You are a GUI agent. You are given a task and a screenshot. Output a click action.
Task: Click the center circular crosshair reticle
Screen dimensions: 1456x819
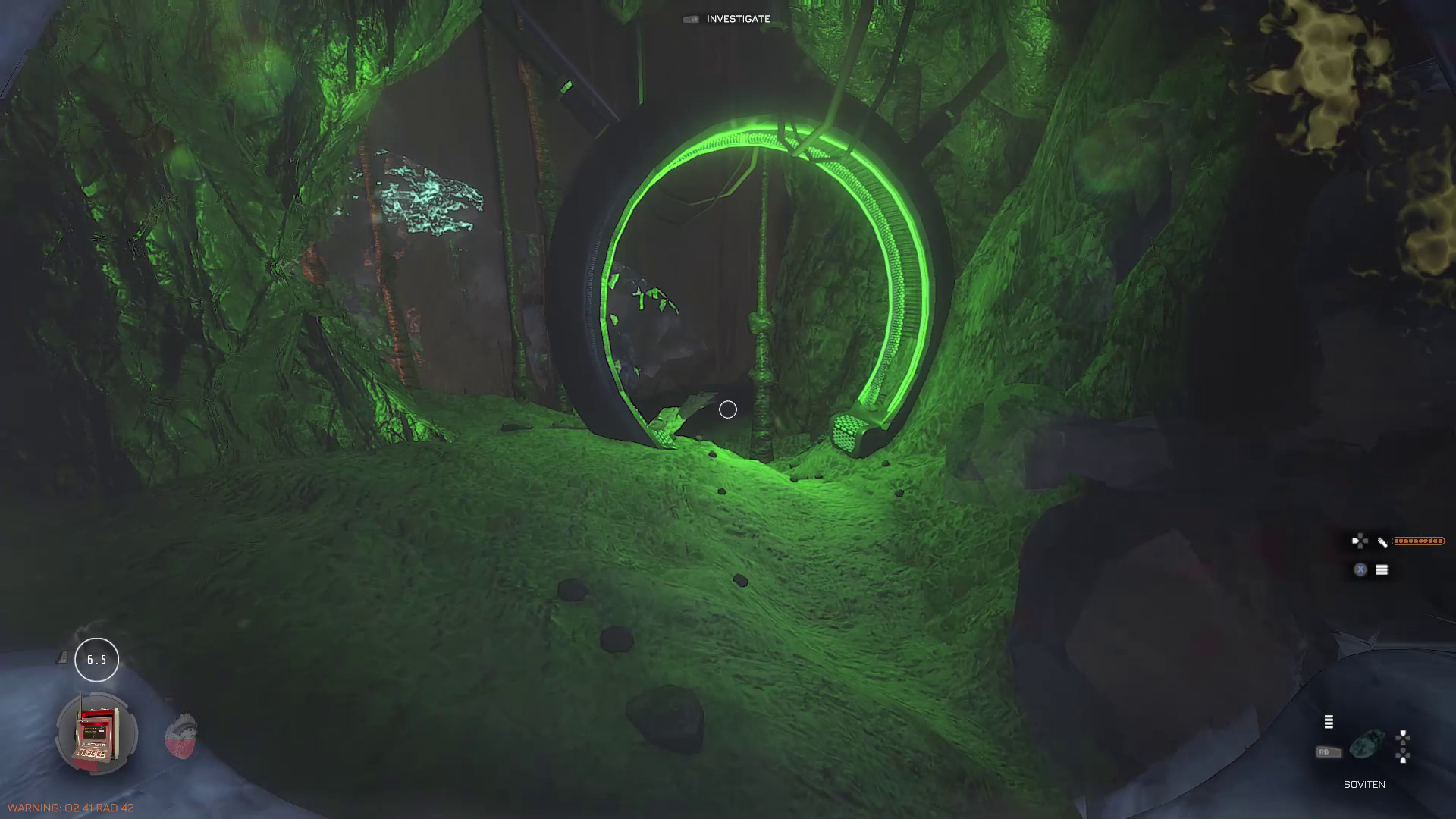pyautogui.click(x=727, y=409)
